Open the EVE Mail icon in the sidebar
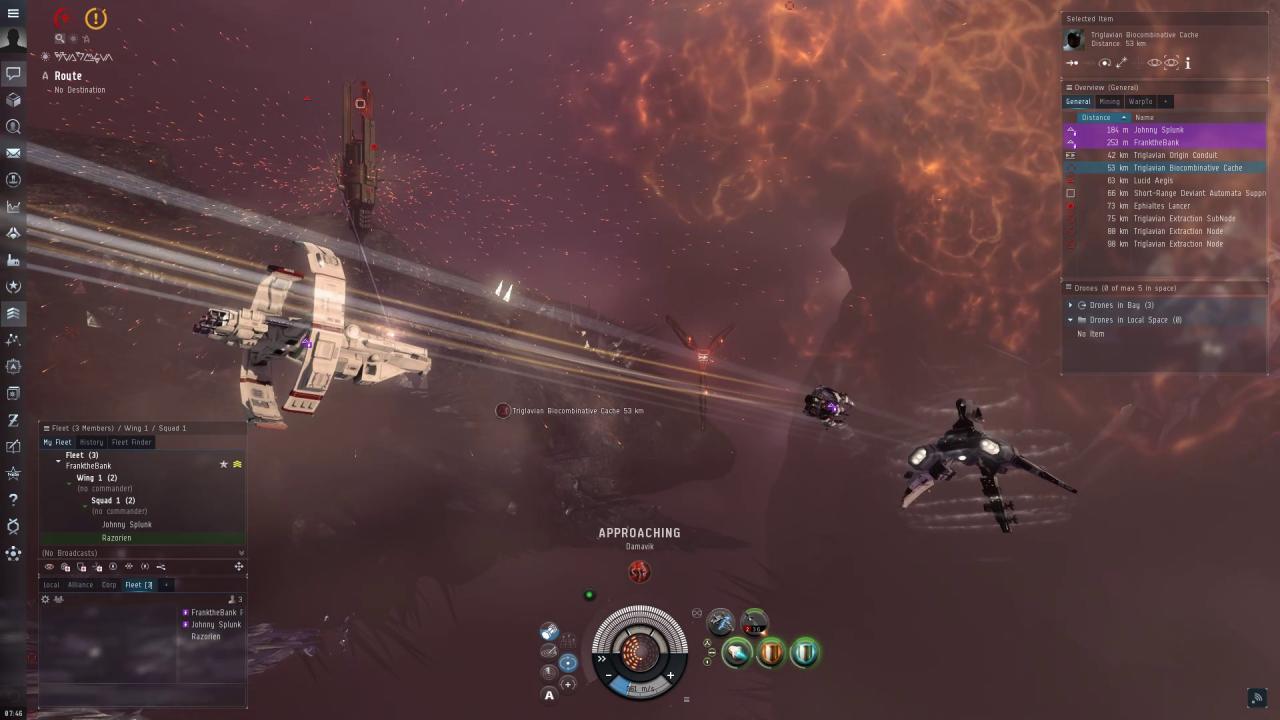Viewport: 1280px width, 720px height. 14,152
